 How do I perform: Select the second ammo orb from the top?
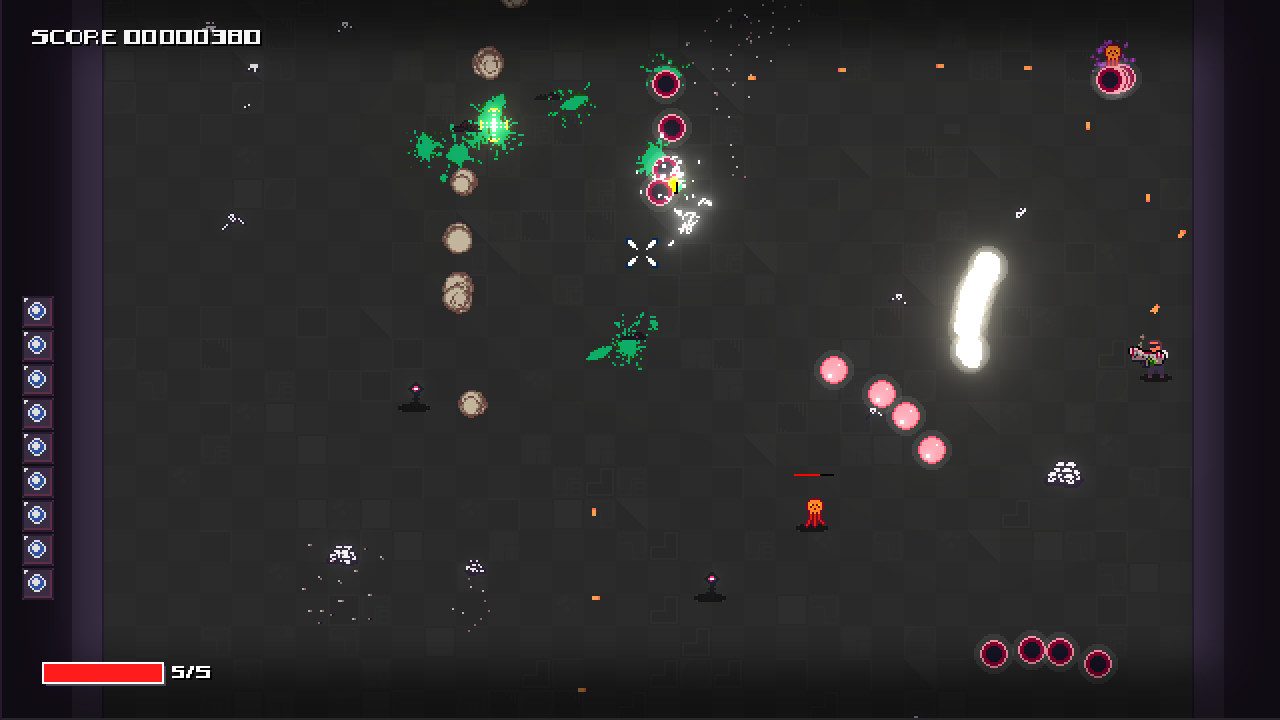(37, 345)
